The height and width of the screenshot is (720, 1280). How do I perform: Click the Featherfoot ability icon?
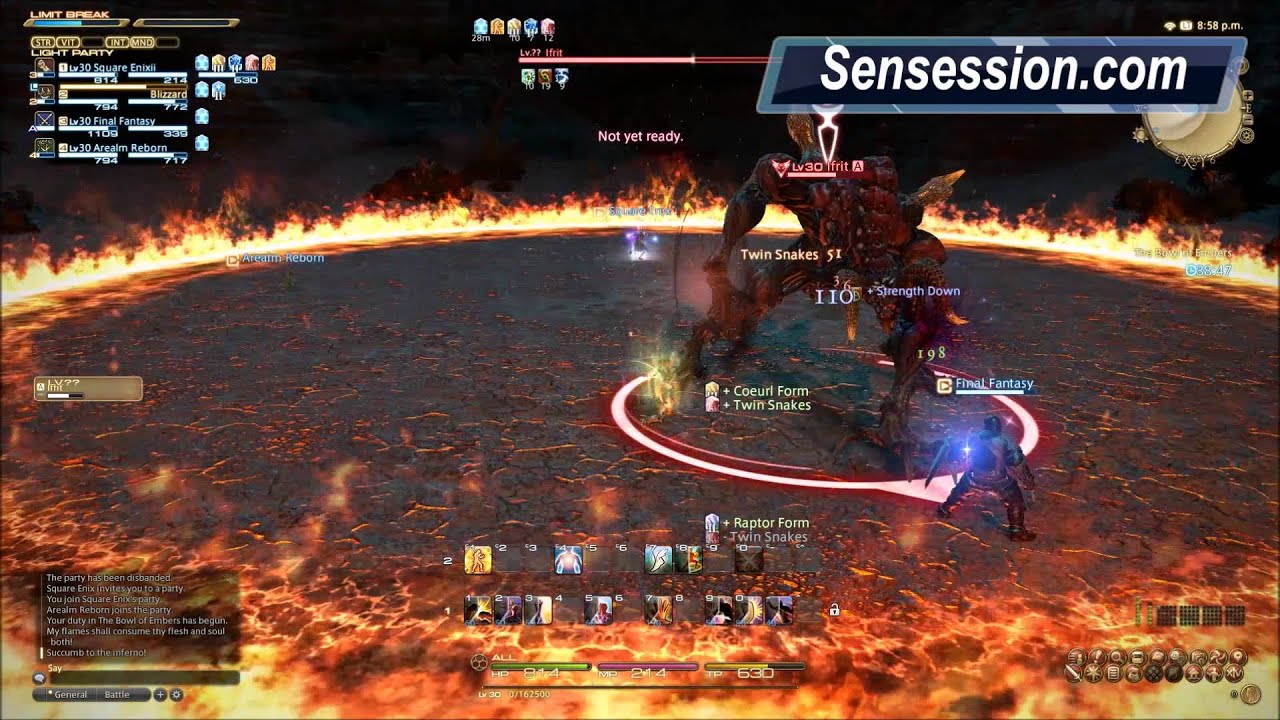tap(660, 560)
